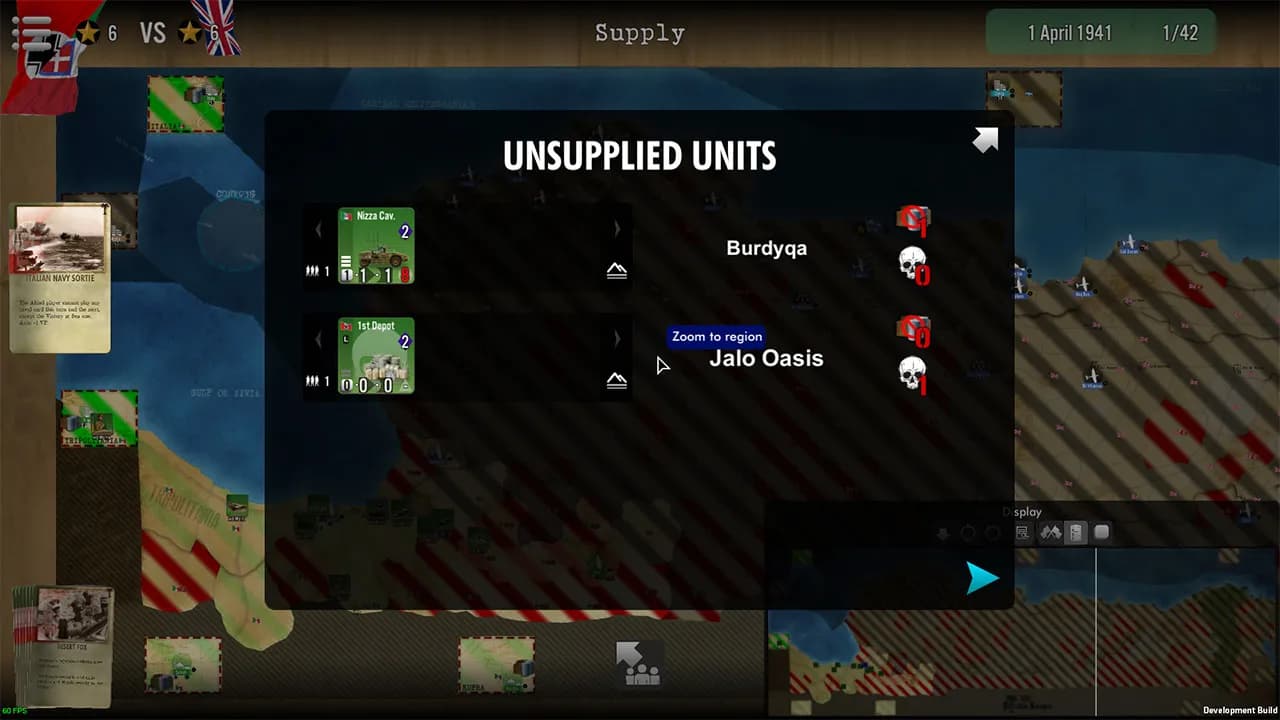Toggle the highlighted supply counter display option
Viewport: 1280px width, 720px height.
tap(1075, 532)
